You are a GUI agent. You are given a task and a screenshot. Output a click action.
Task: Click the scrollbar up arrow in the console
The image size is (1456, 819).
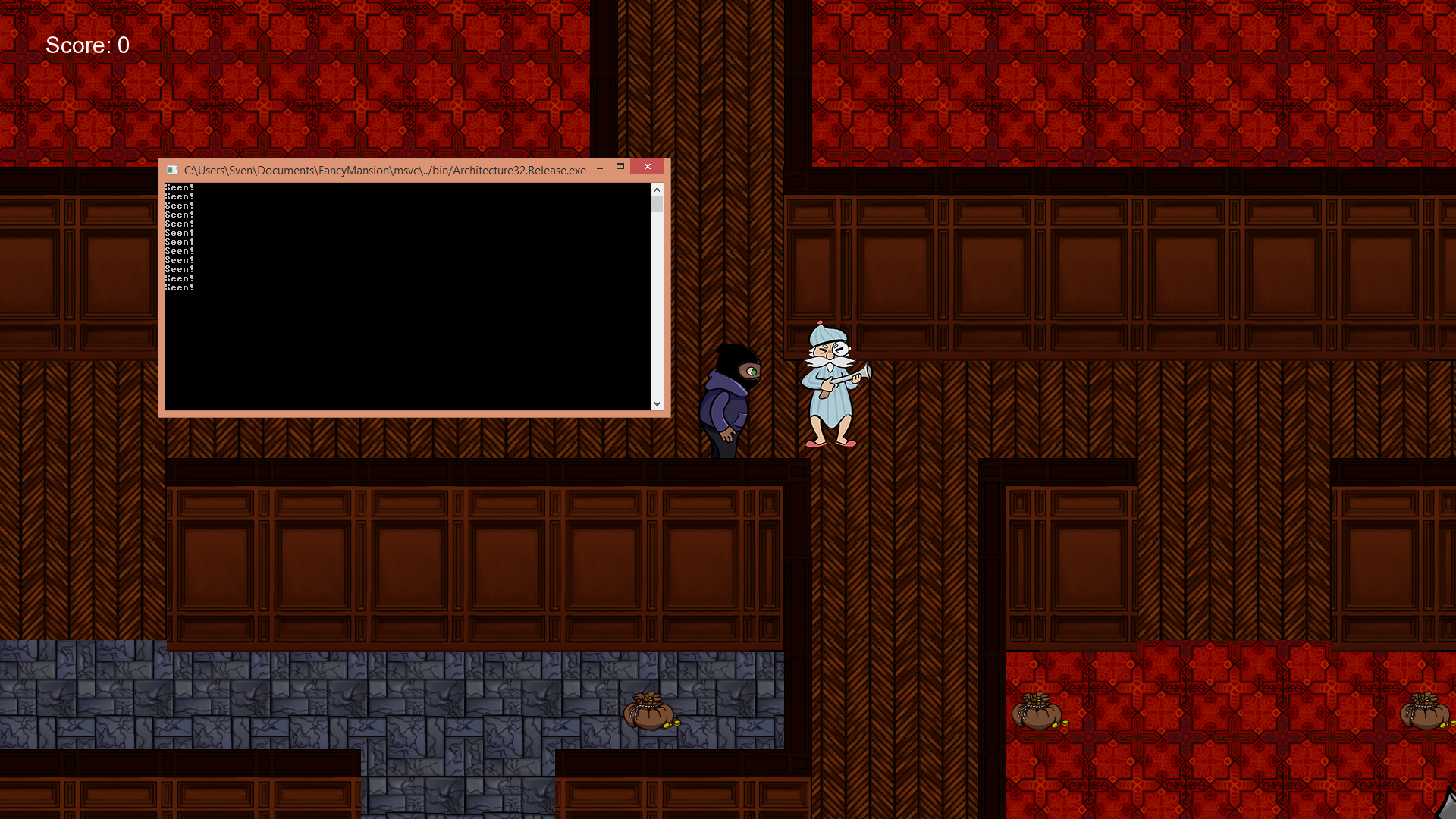(657, 190)
